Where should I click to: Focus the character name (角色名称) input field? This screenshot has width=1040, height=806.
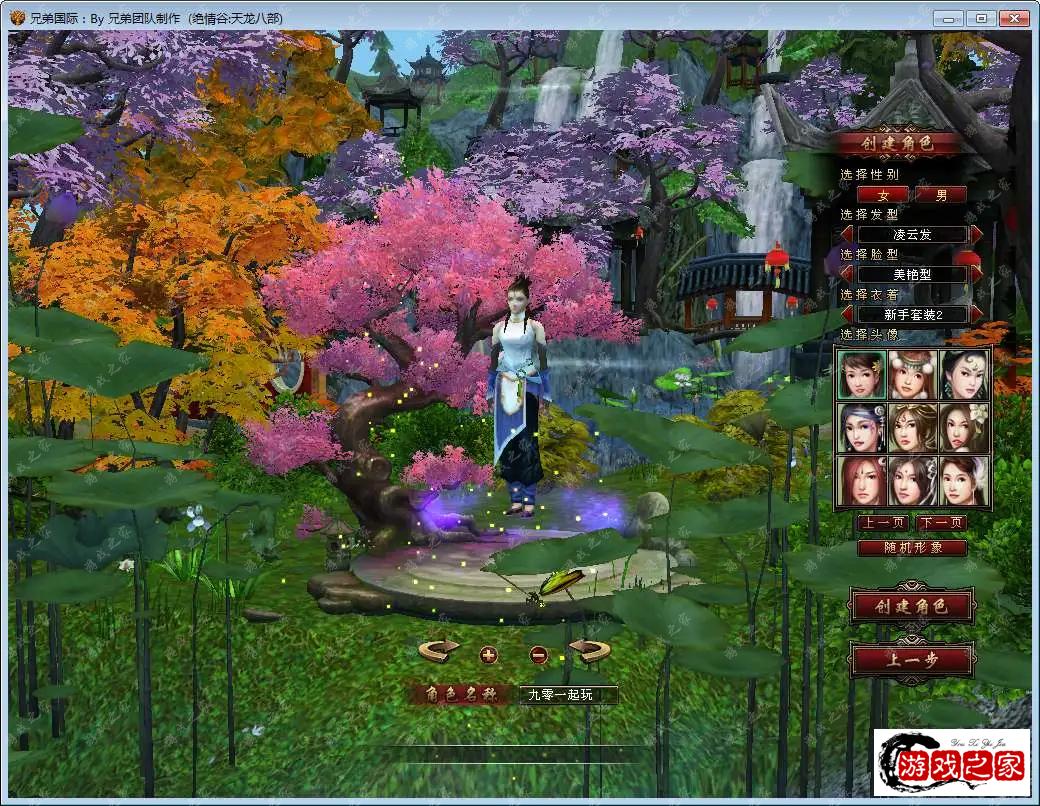pyautogui.click(x=567, y=694)
